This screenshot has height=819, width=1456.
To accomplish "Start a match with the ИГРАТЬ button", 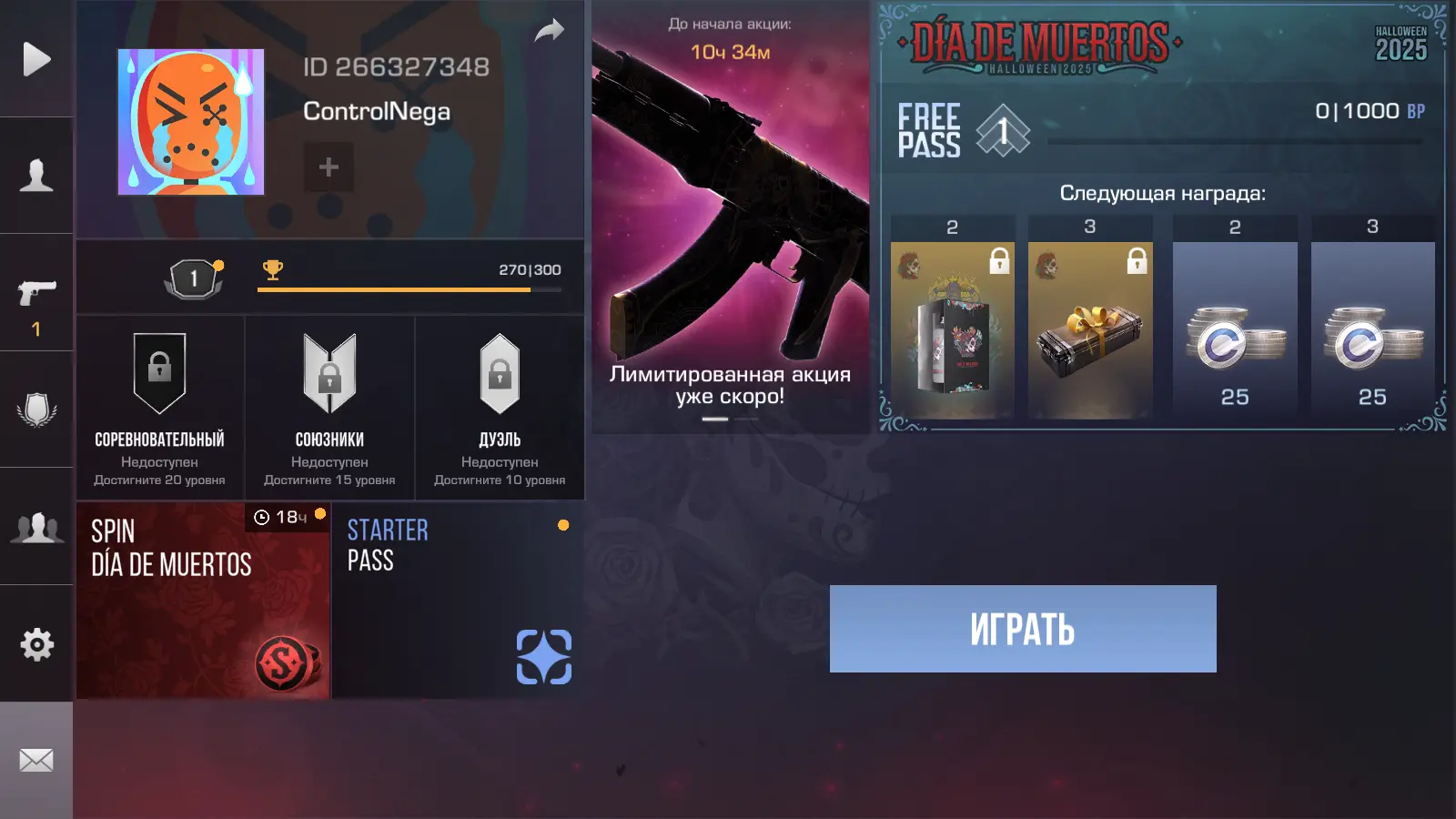I will point(1023,629).
